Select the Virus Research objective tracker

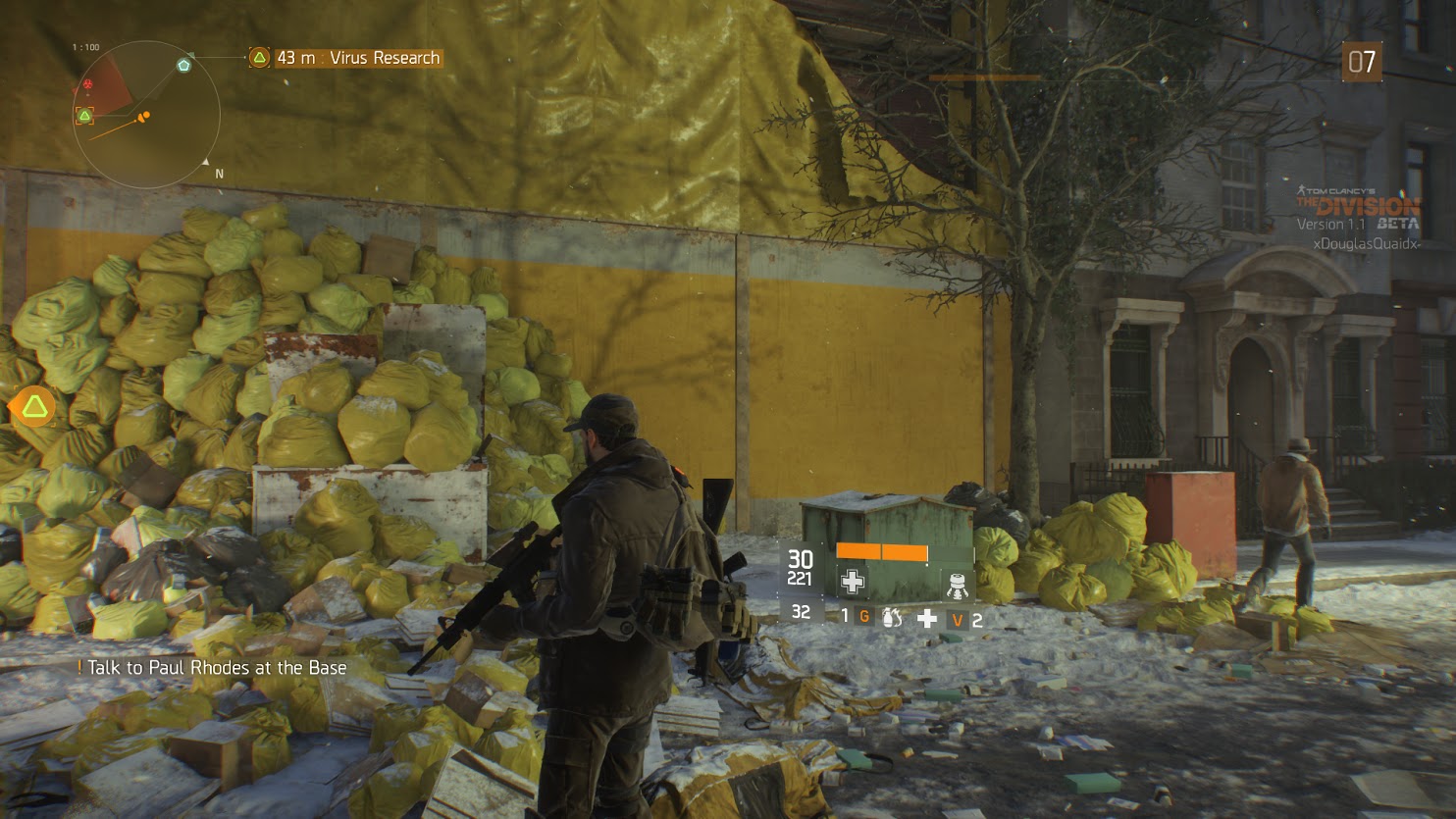pyautogui.click(x=344, y=58)
